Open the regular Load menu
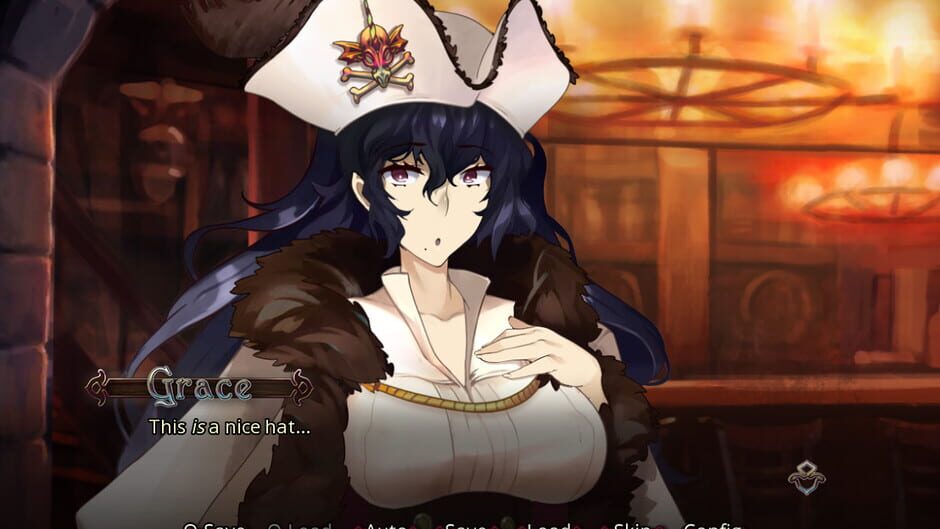This screenshot has width=940, height=529. tap(549, 525)
